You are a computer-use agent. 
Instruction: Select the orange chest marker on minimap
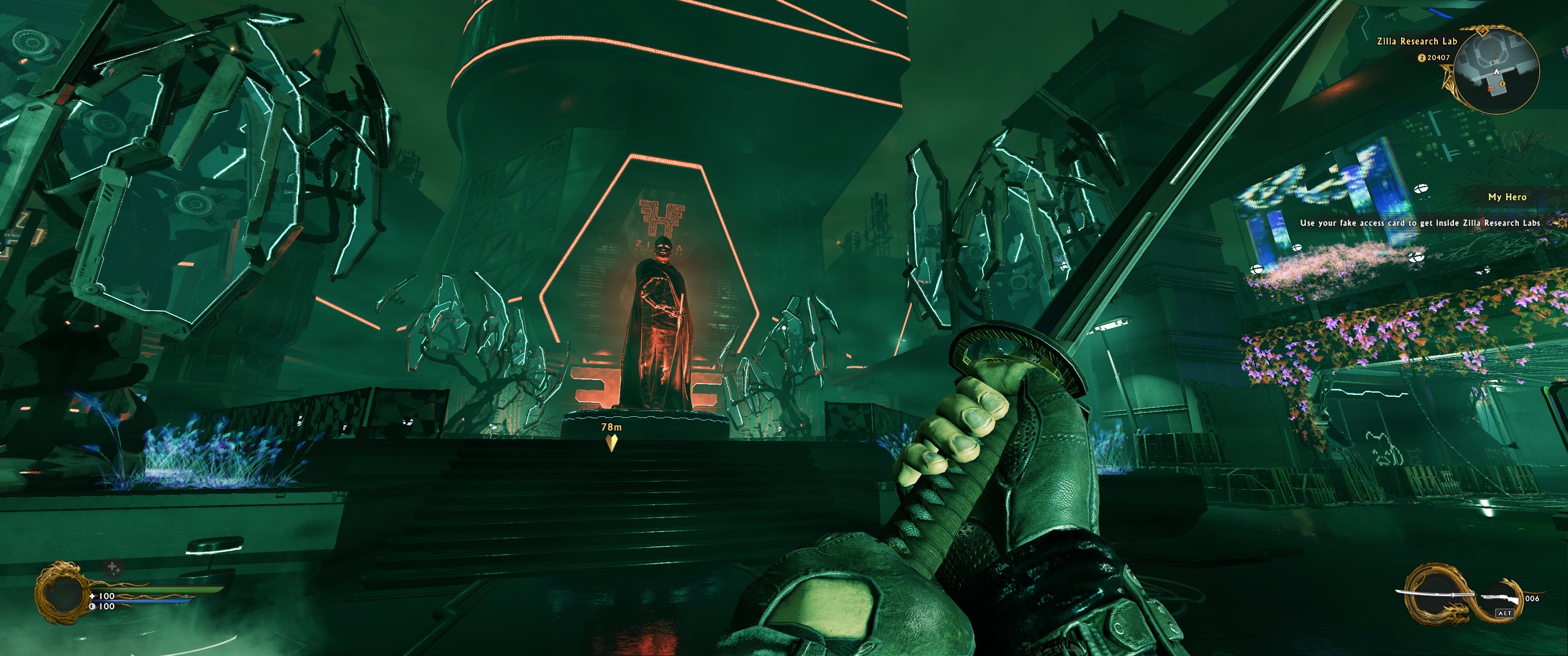click(1491, 89)
